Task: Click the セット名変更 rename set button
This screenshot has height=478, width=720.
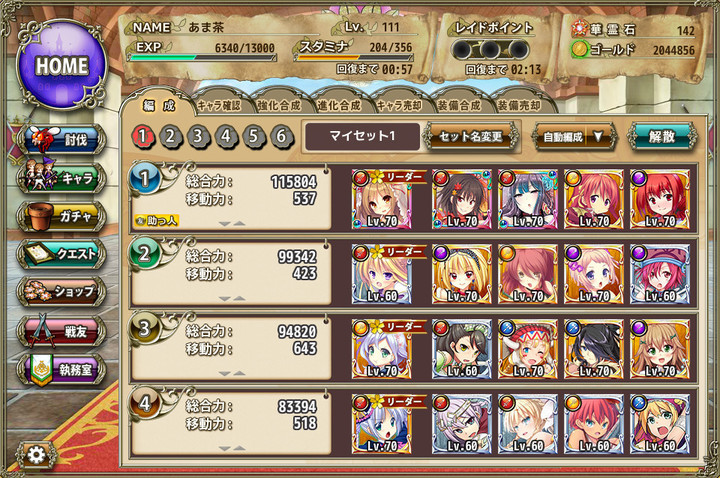Action: click(471, 136)
